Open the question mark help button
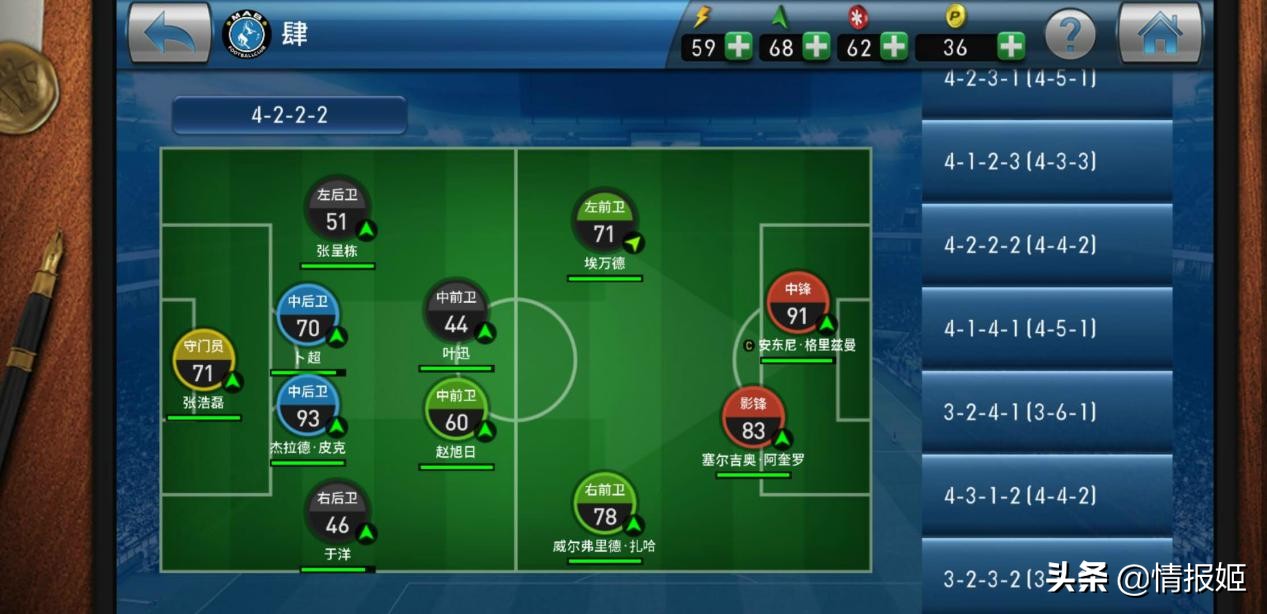1267x614 pixels. pyautogui.click(x=1069, y=37)
